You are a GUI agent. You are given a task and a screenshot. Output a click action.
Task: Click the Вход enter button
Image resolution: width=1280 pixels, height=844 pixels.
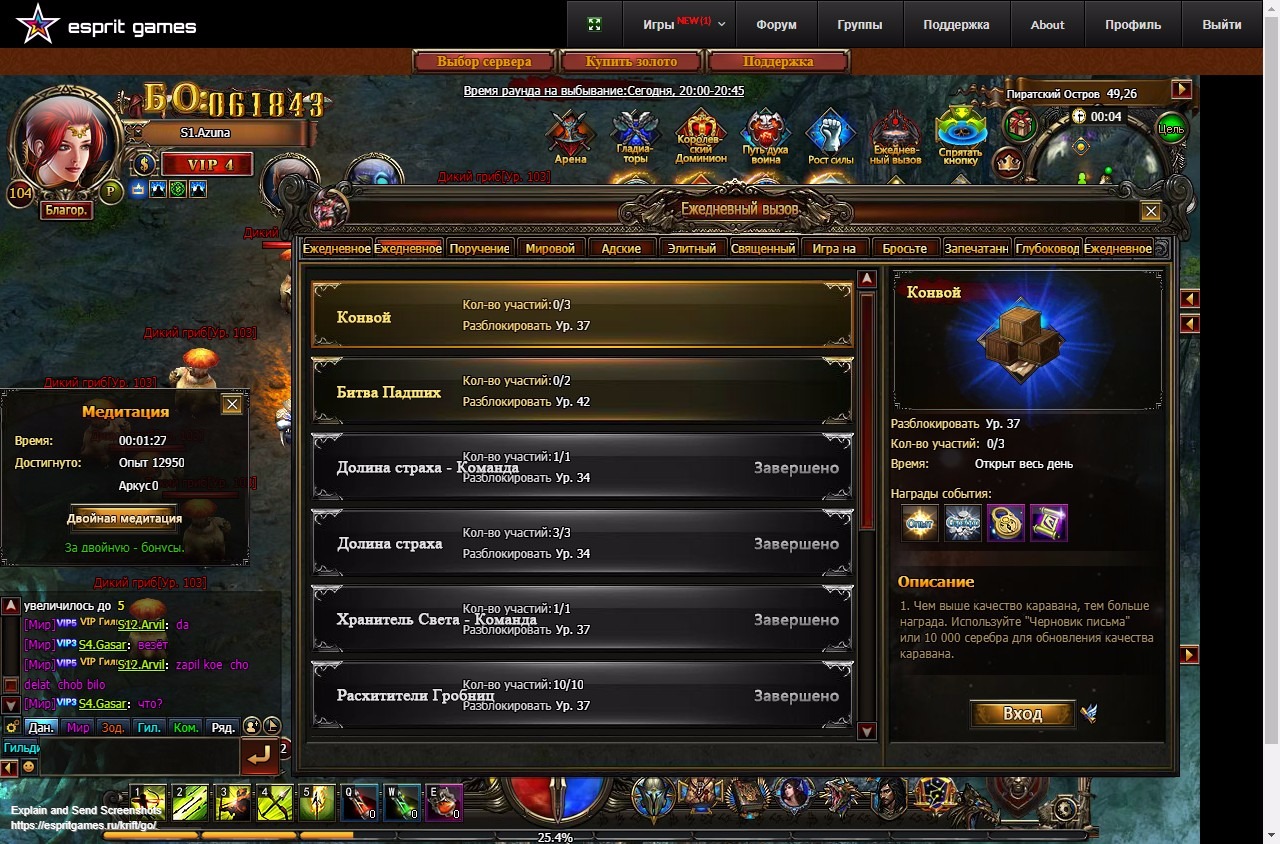click(x=1022, y=714)
